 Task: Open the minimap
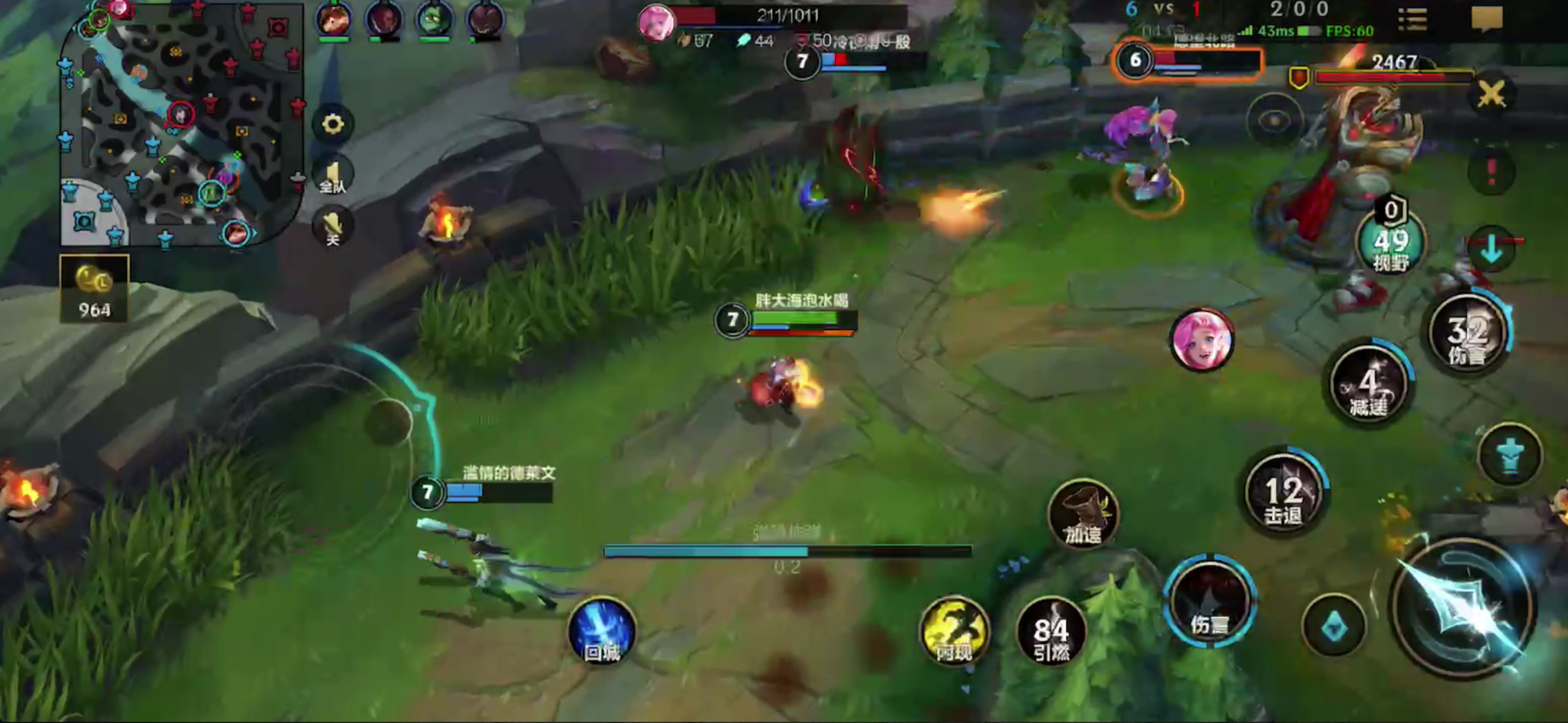point(182,125)
